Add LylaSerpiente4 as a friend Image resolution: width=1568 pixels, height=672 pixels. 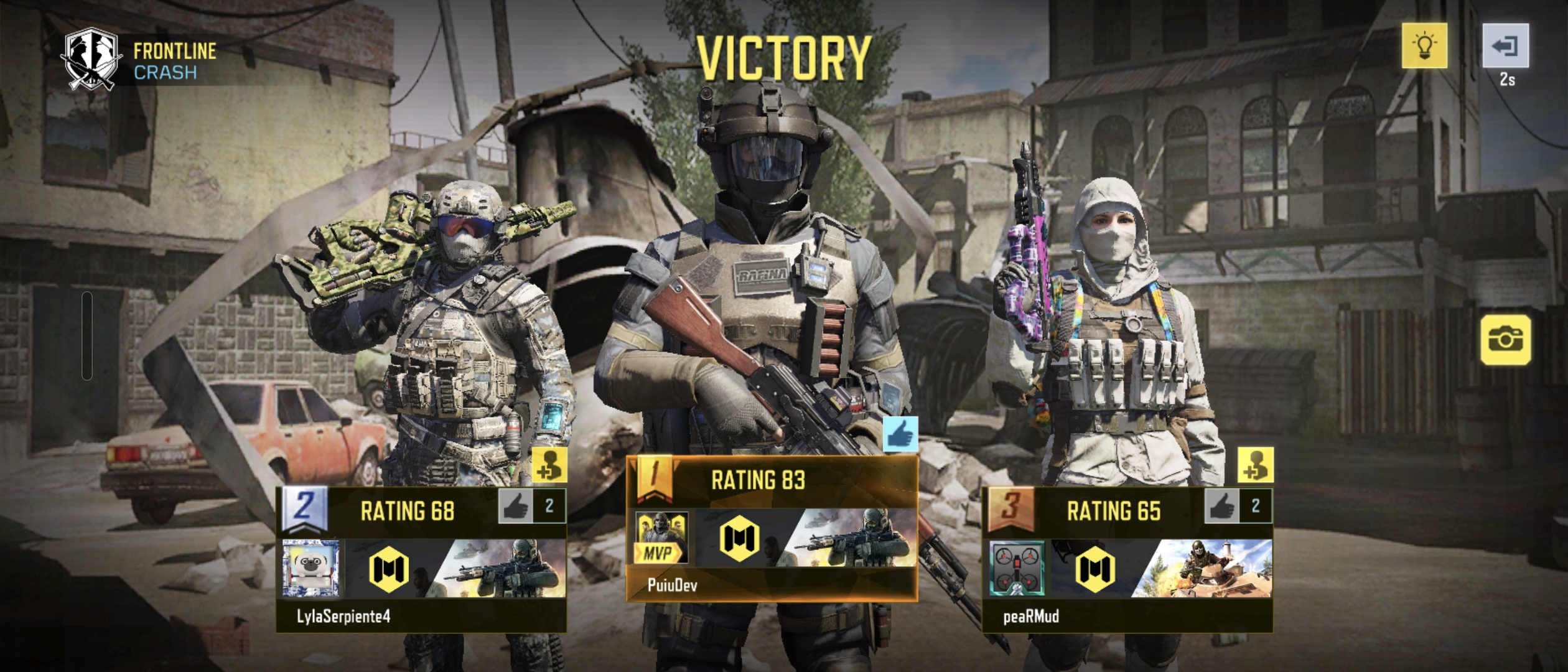pyautogui.click(x=549, y=465)
